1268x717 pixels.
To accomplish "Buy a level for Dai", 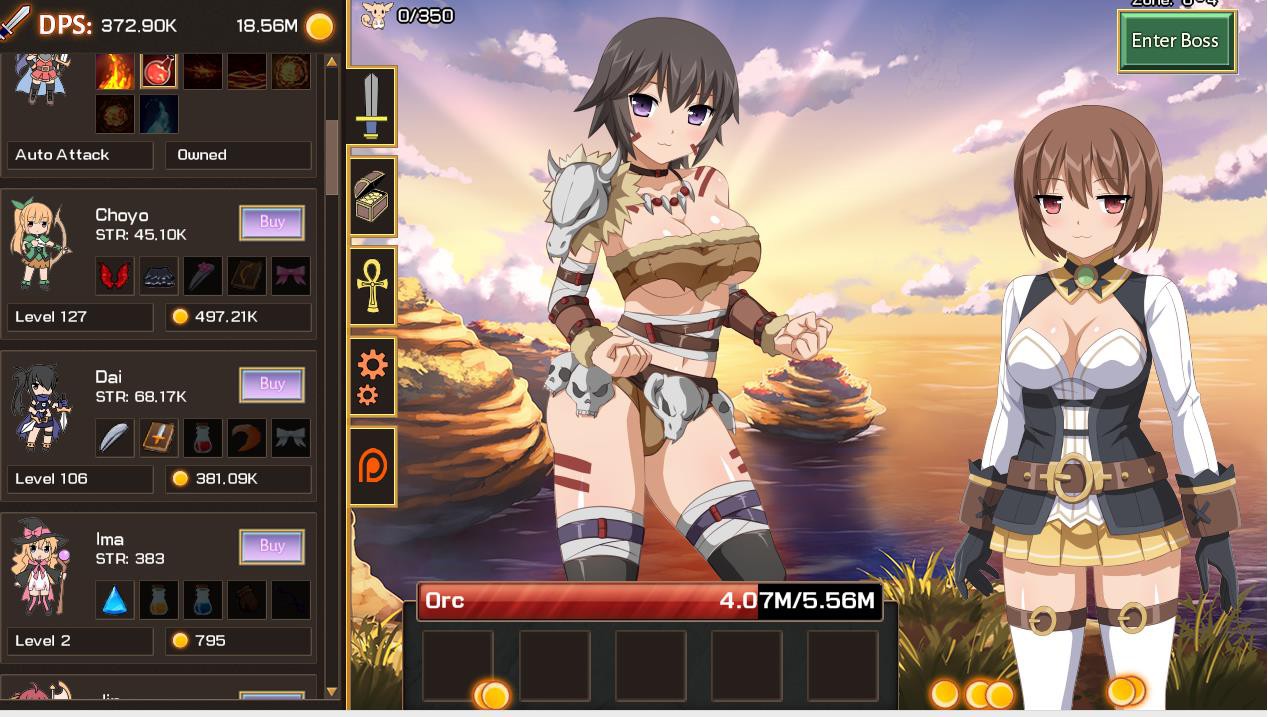I will [x=272, y=385].
